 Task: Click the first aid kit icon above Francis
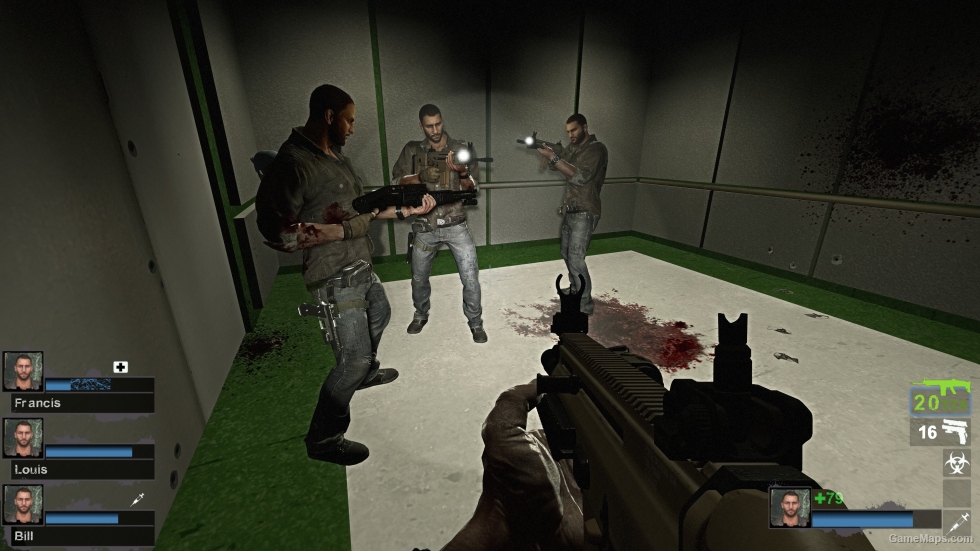point(121,367)
